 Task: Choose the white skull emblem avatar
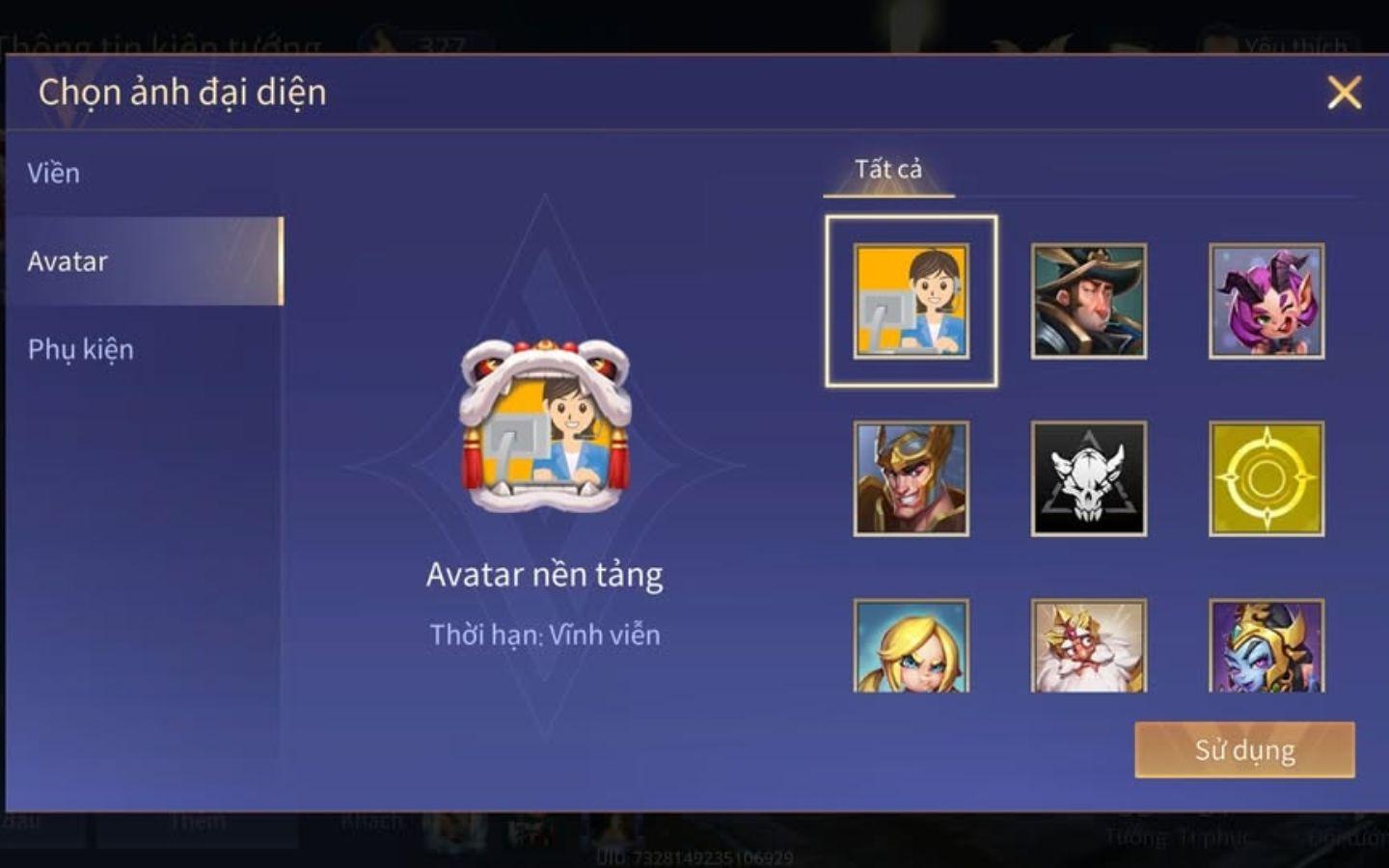(1086, 479)
